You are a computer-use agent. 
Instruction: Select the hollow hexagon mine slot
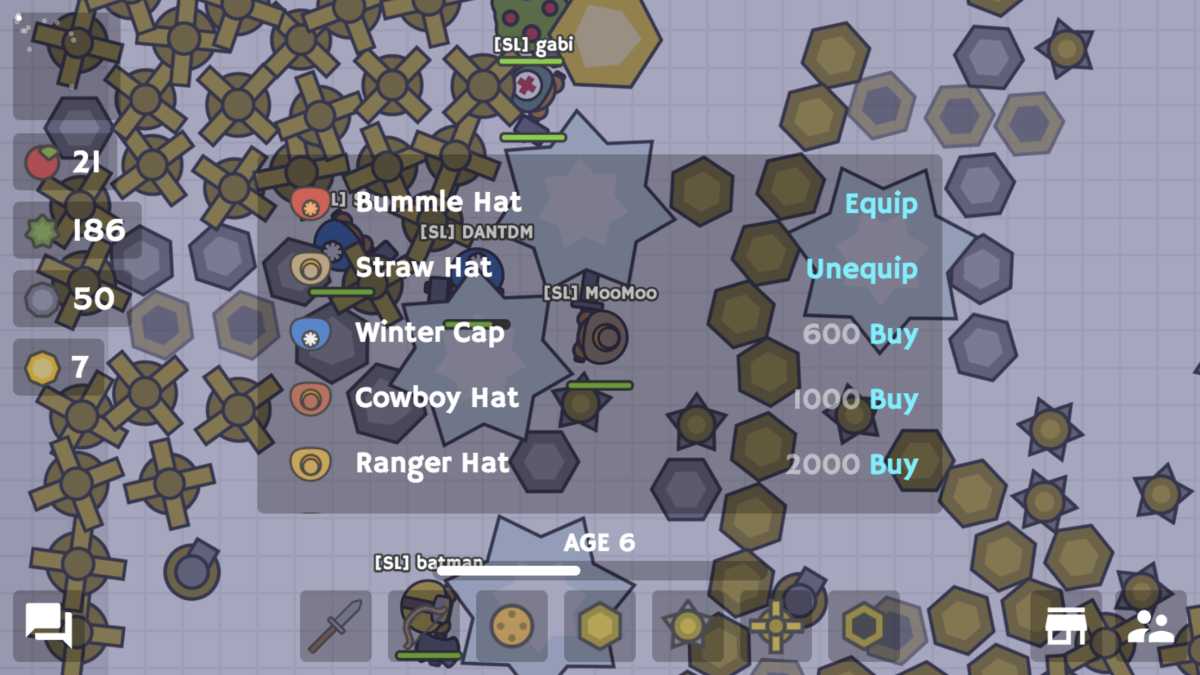[x=863, y=626]
